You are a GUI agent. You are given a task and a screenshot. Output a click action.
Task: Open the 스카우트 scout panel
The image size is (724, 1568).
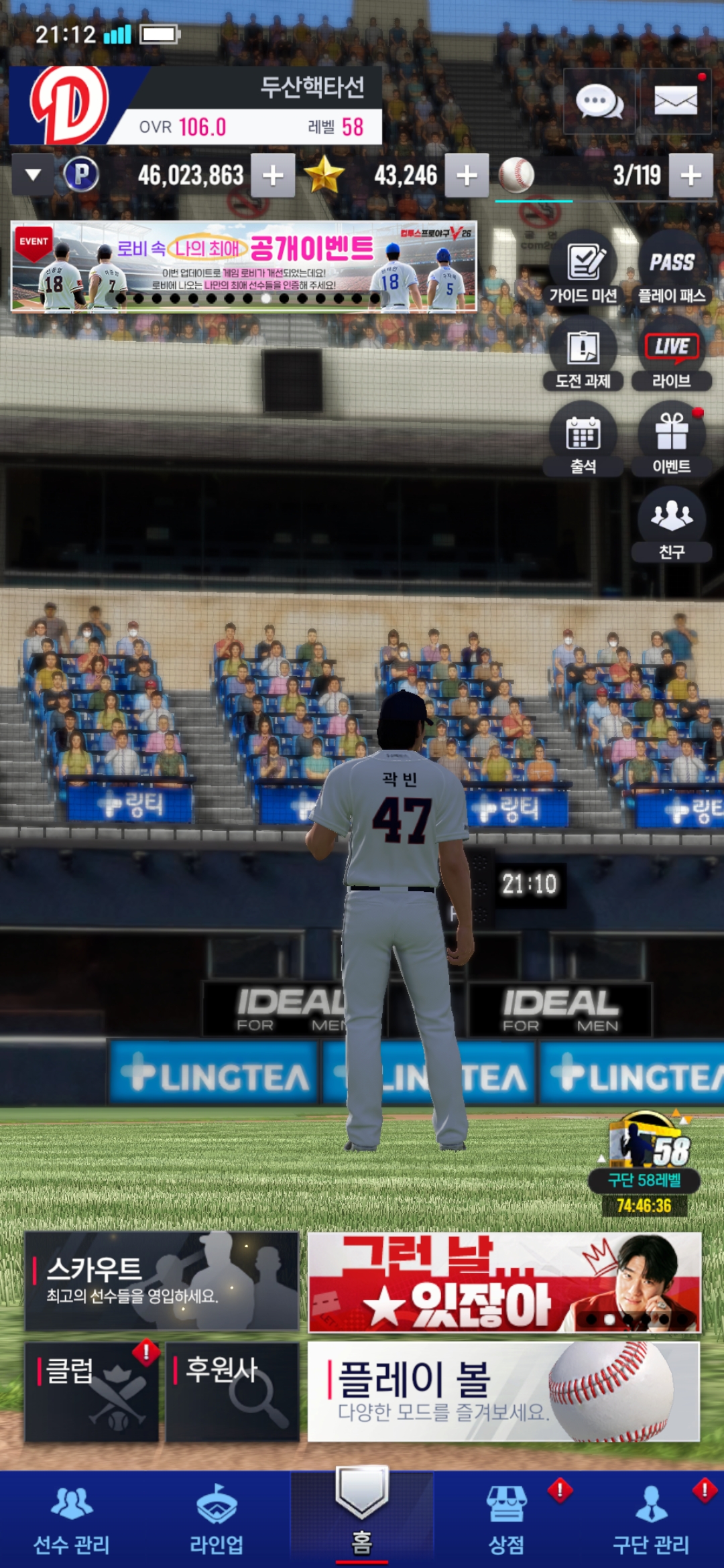tap(162, 1281)
